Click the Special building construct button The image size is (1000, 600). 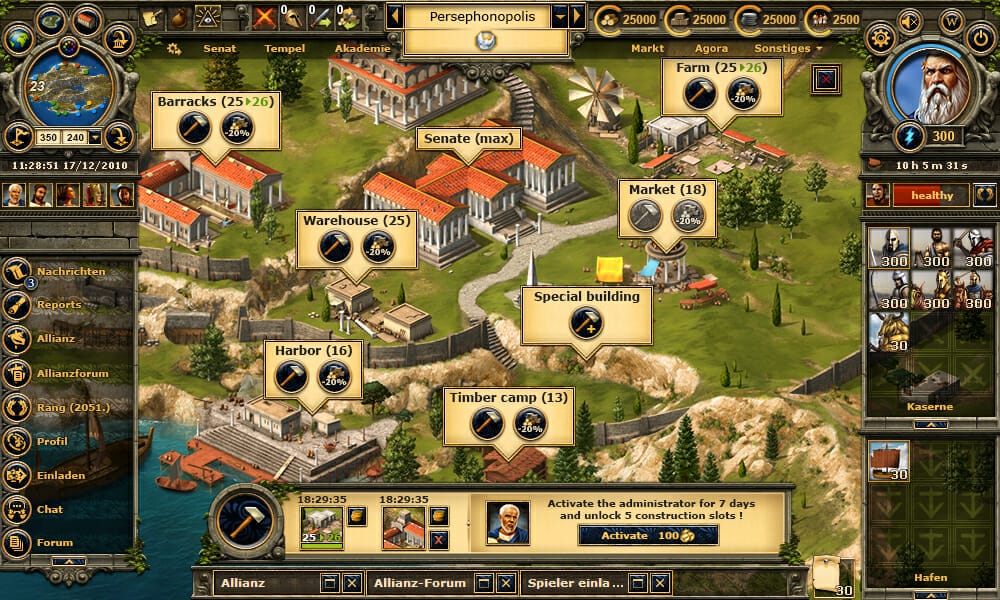[x=586, y=322]
